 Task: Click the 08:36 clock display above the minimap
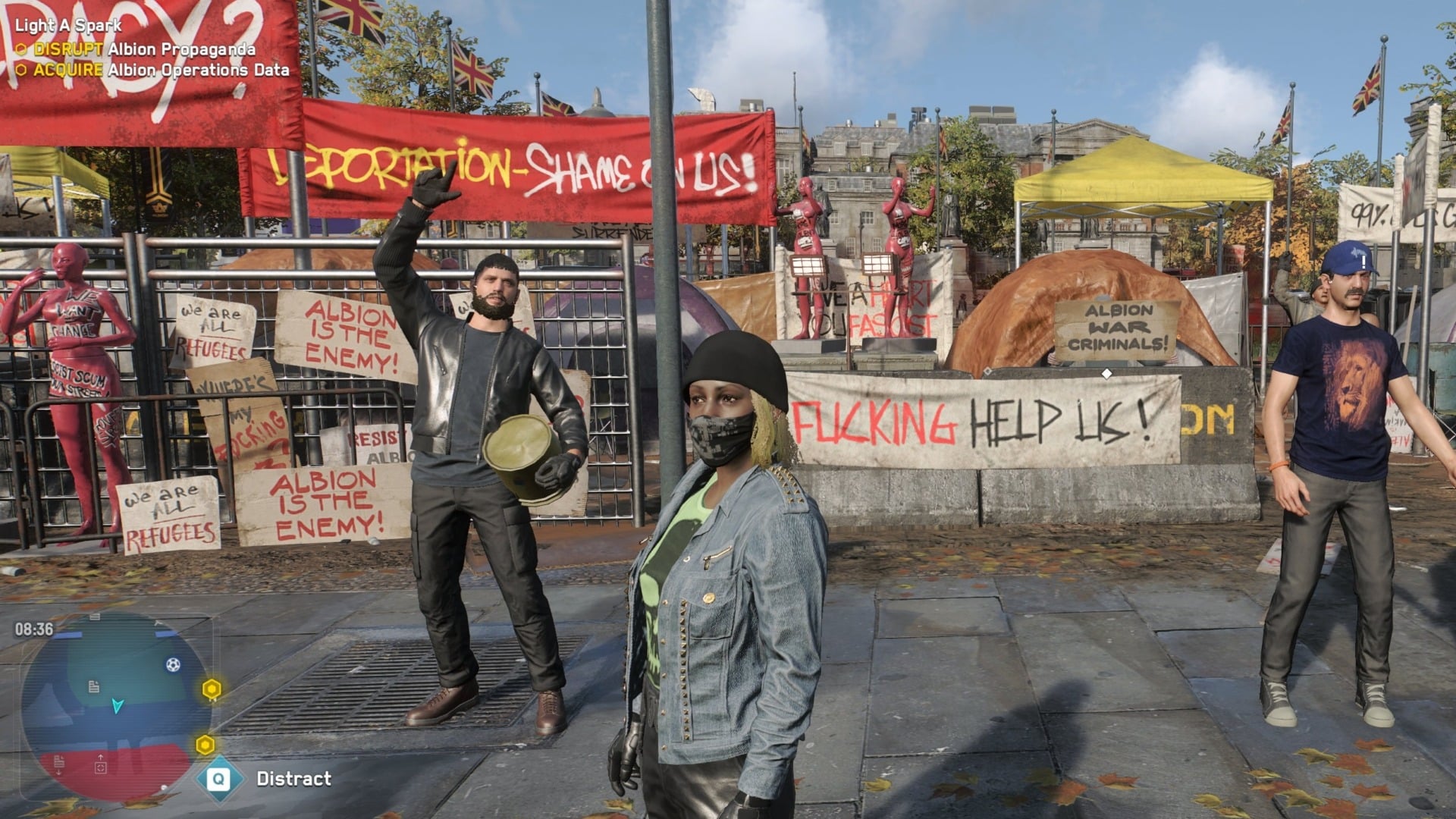pos(33,629)
